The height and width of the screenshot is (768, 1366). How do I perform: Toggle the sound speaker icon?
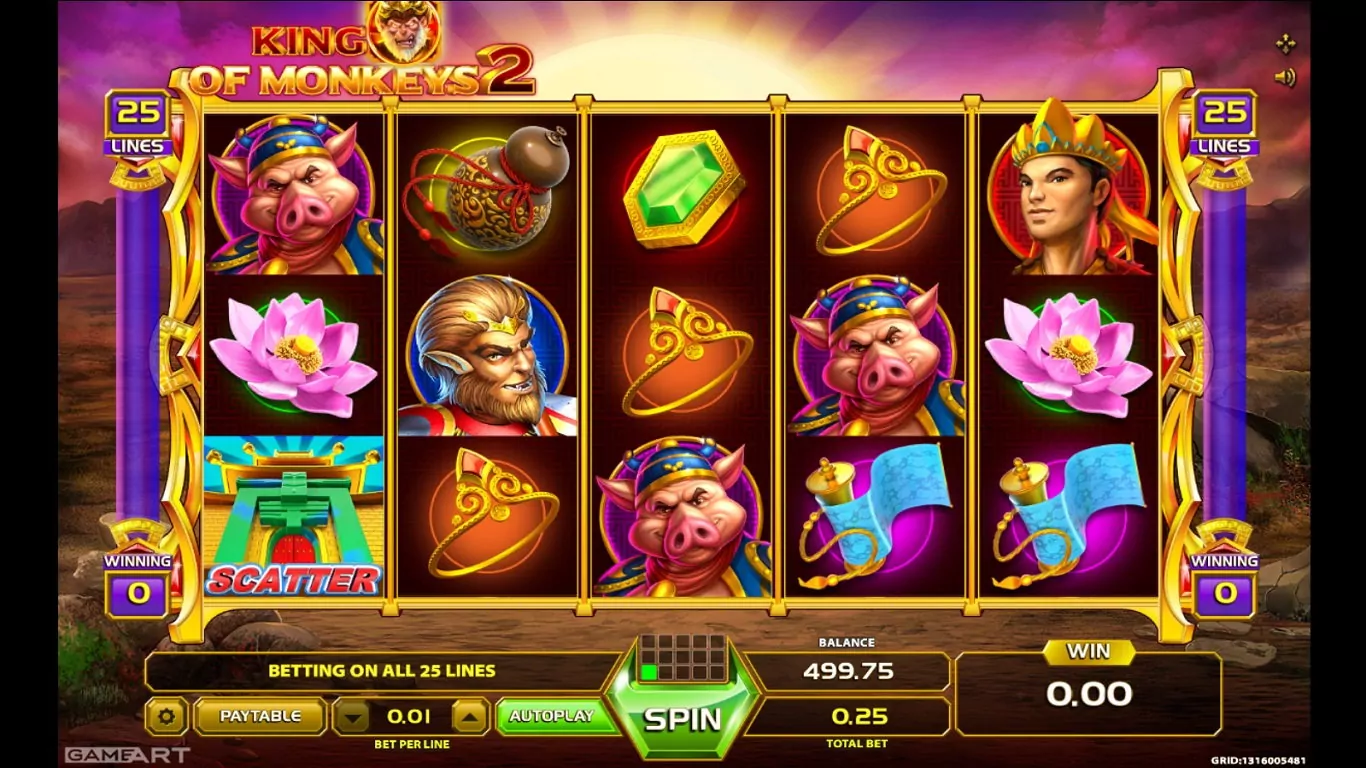tap(1285, 77)
